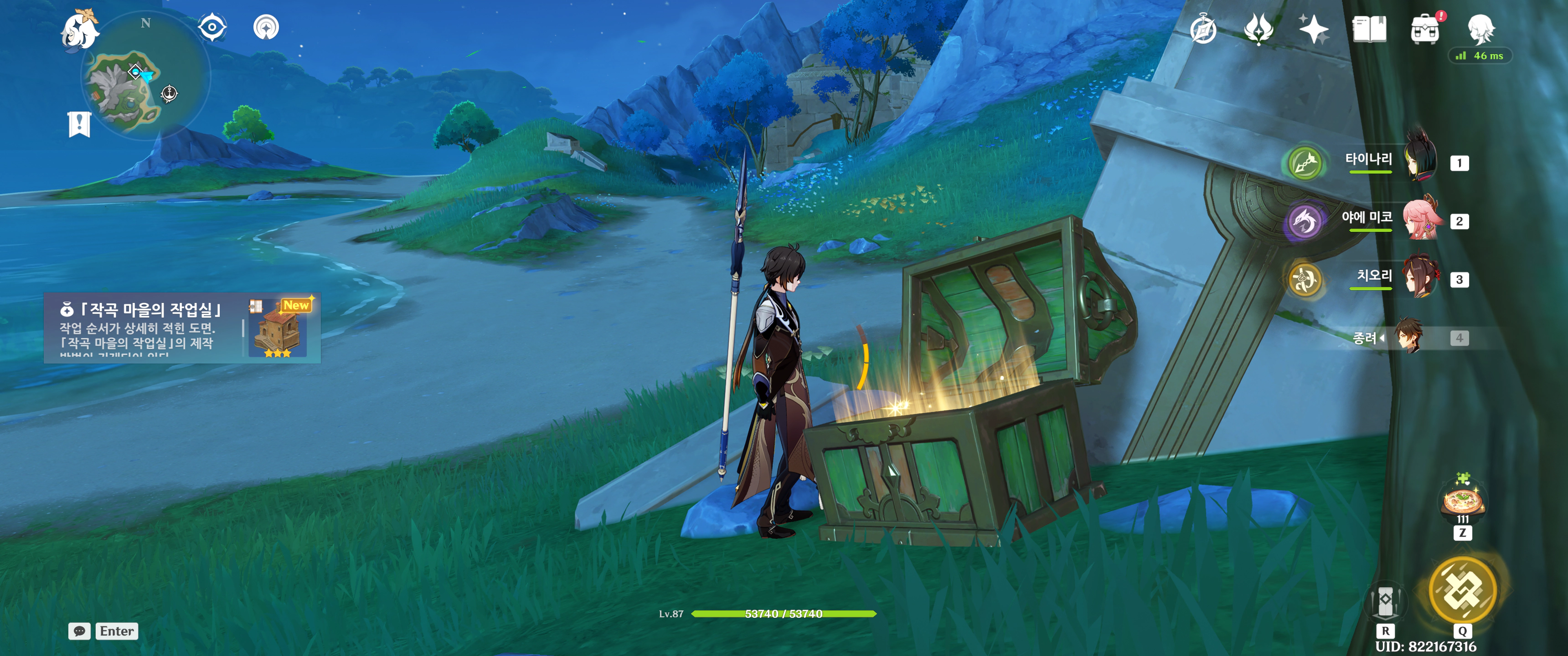Screen dimensions: 1568x656
Task: Open the chat speech-bubble button
Action: pyautogui.click(x=80, y=631)
